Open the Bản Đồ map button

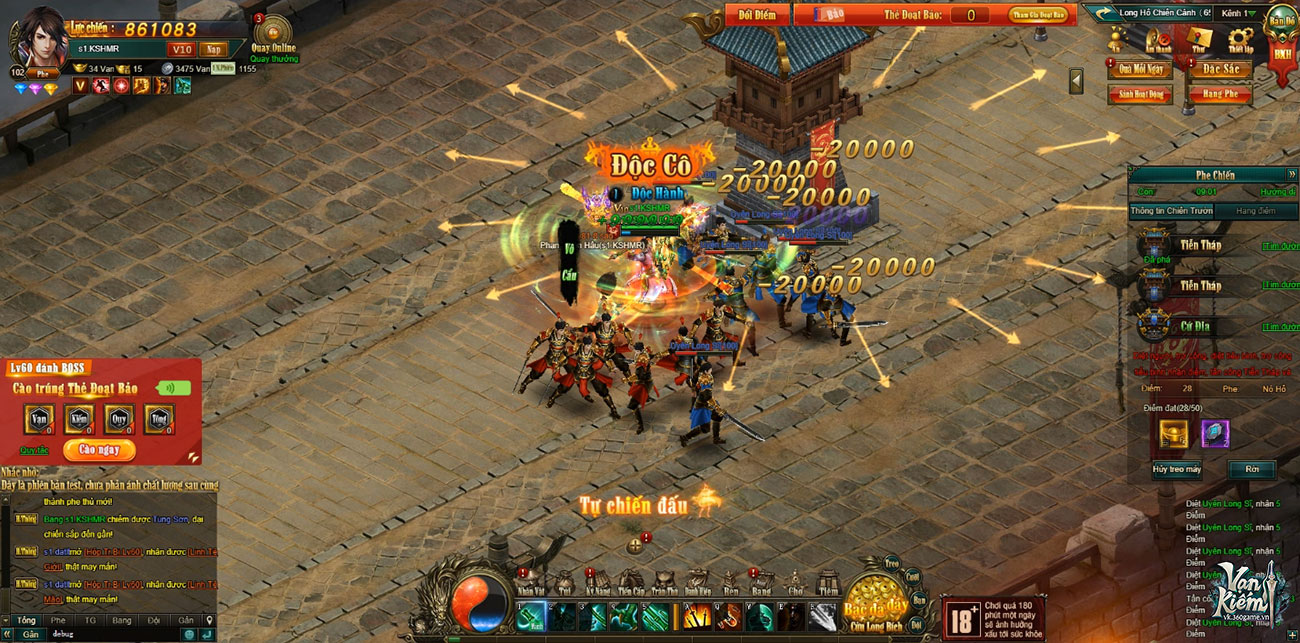pyautogui.click(x=1282, y=20)
